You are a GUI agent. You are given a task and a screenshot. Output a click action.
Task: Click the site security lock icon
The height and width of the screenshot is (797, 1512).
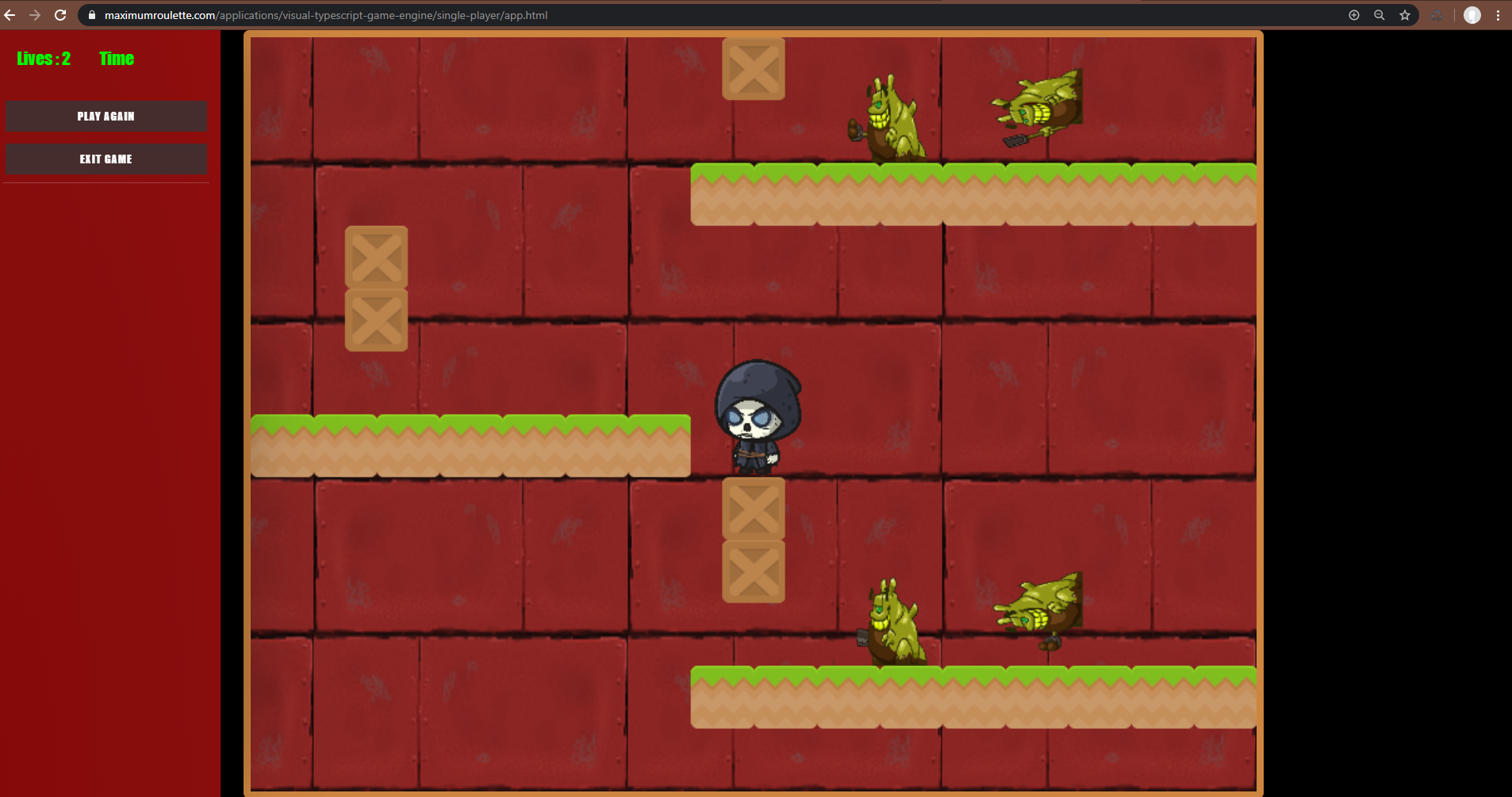pyautogui.click(x=91, y=14)
